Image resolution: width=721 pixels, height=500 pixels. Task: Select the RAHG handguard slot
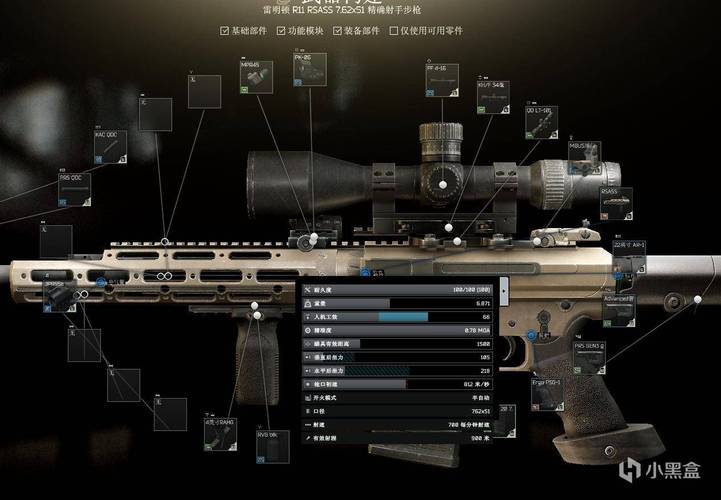pos(220,436)
